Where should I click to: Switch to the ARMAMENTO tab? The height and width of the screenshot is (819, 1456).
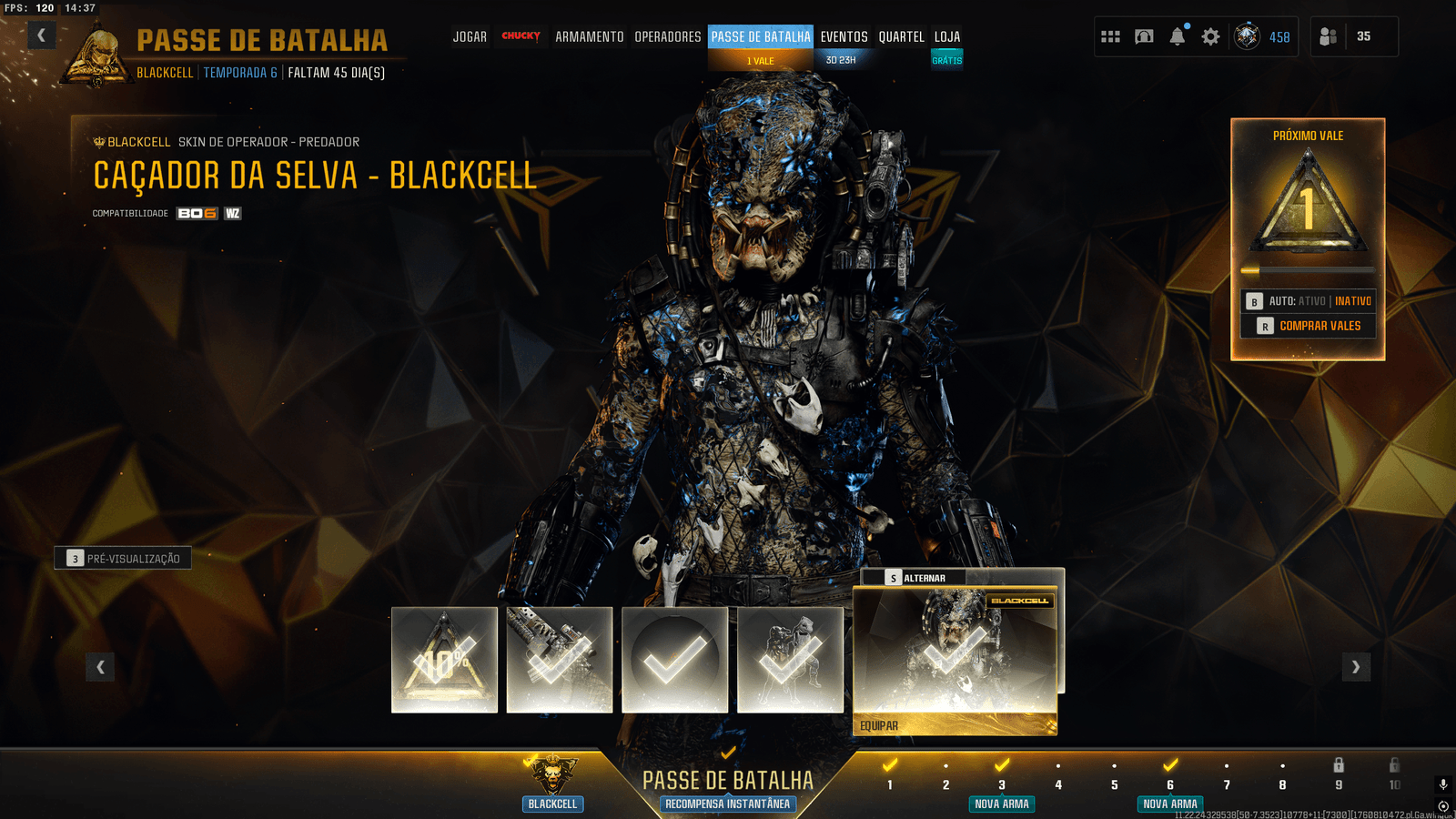pos(590,37)
